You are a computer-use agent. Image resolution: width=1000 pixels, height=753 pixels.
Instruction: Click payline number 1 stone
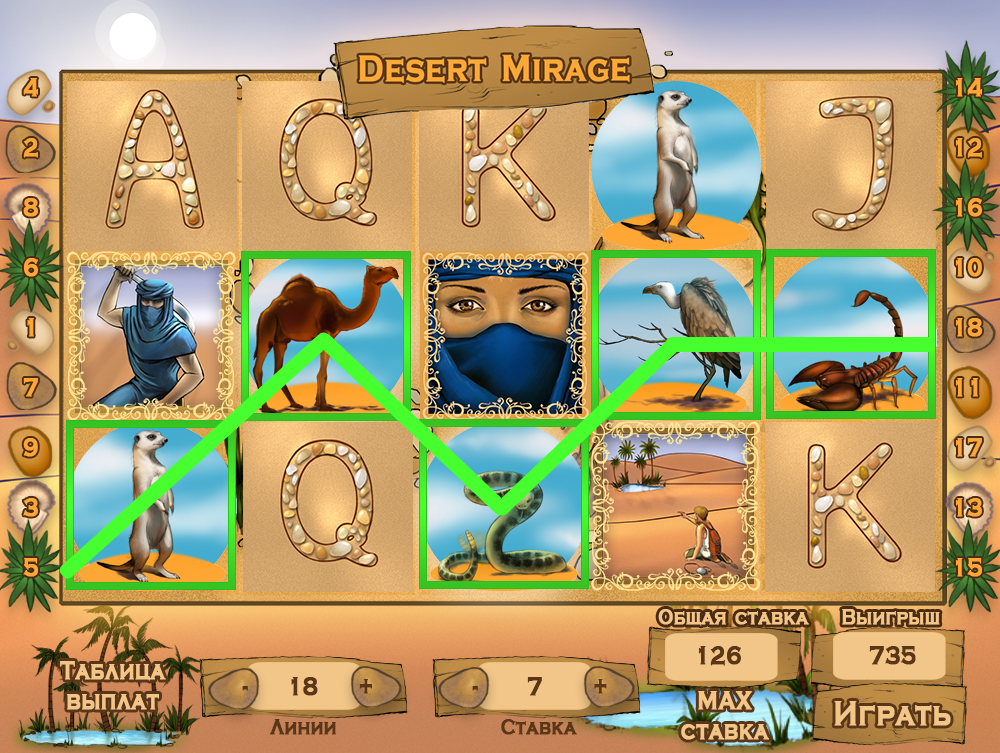point(31,328)
